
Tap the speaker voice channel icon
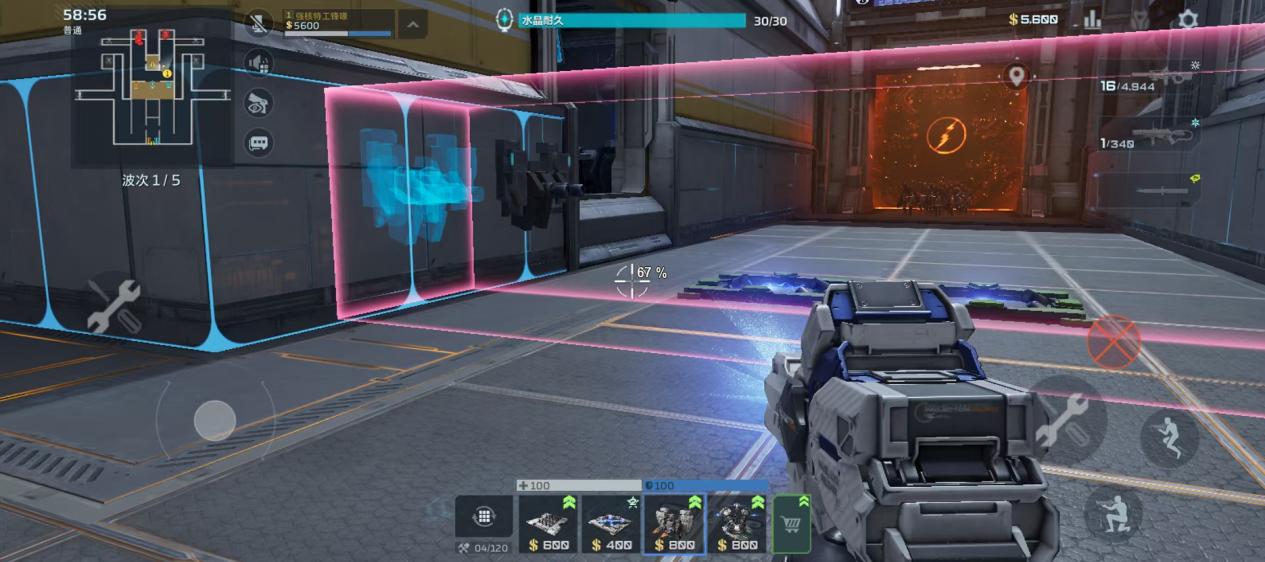tap(259, 63)
